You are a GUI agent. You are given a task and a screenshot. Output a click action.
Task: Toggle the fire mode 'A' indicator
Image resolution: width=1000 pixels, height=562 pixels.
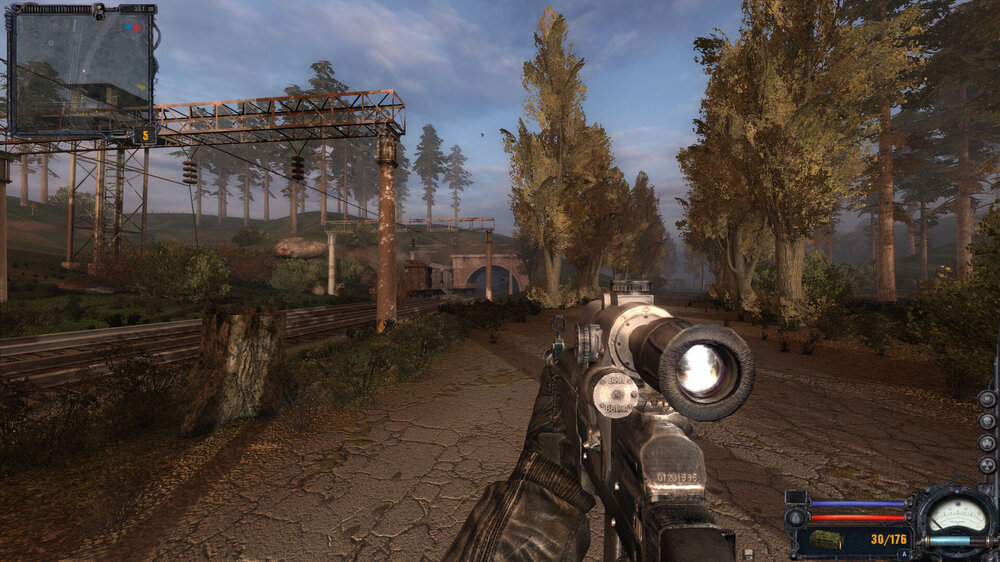click(x=903, y=553)
